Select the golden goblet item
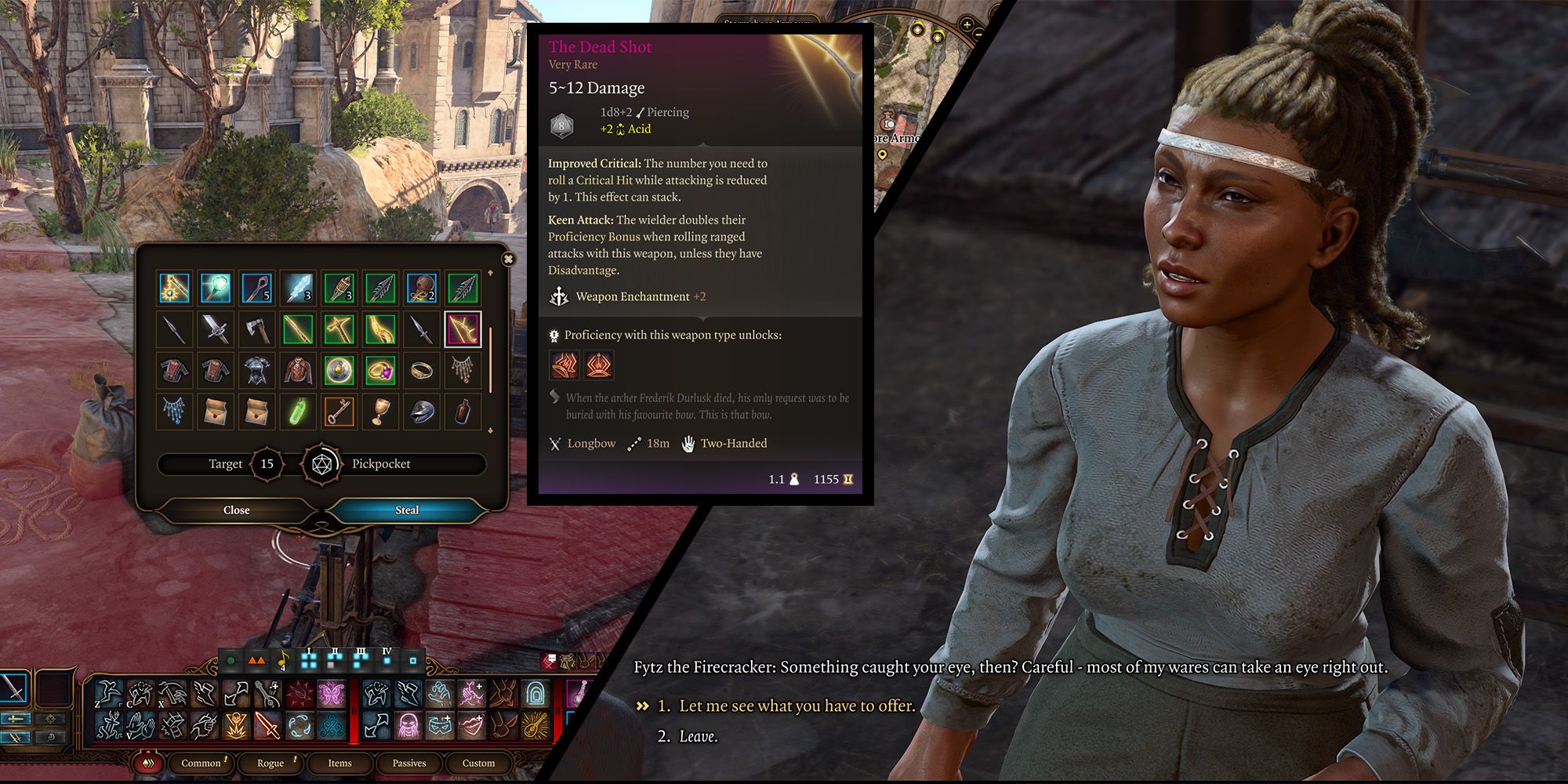 coord(380,412)
